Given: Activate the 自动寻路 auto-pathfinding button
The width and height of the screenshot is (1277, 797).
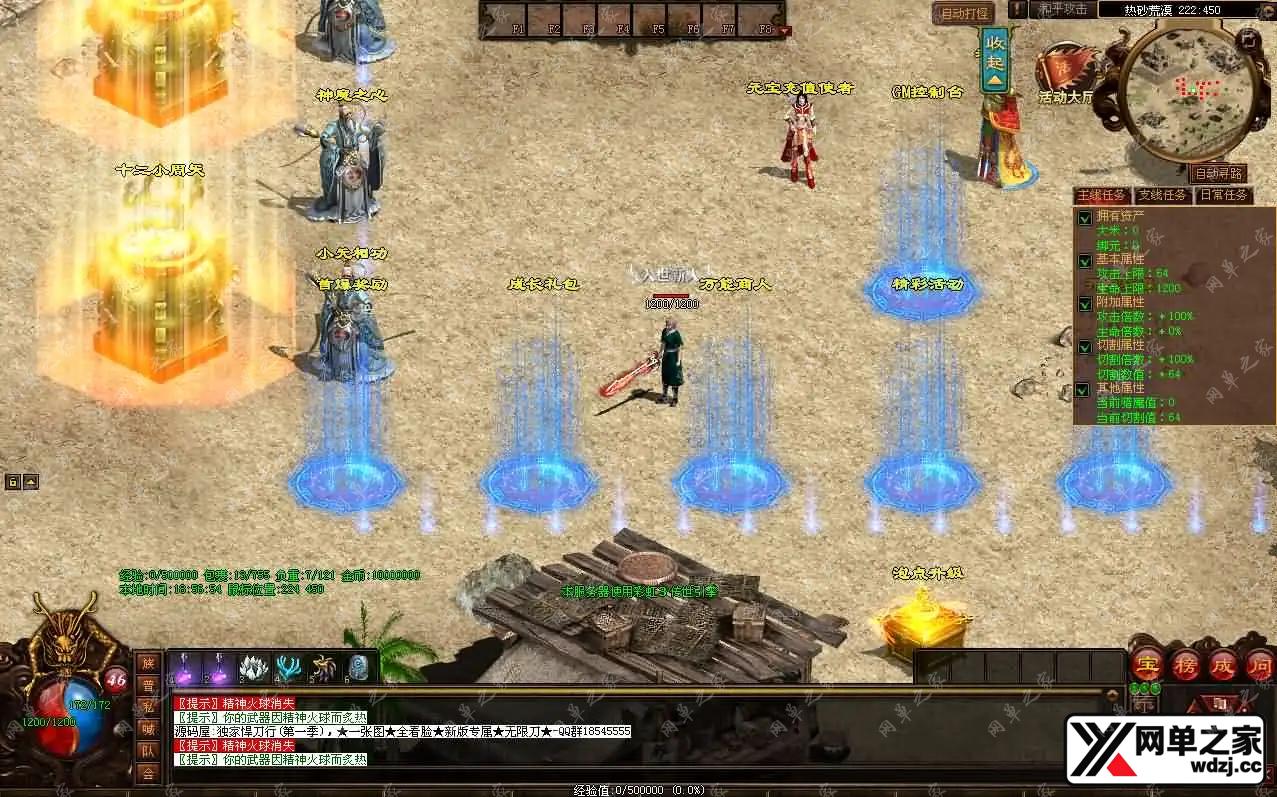Looking at the screenshot, I should [1220, 174].
